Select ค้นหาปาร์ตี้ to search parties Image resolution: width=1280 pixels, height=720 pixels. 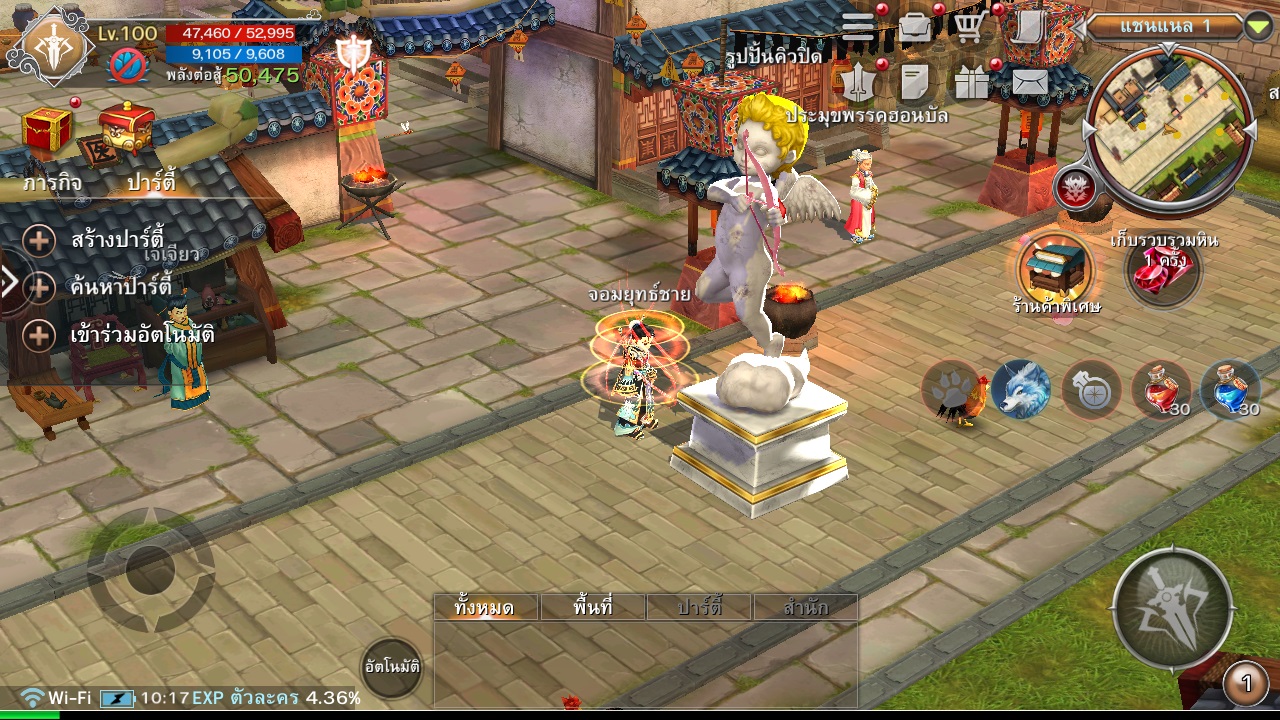(x=120, y=288)
